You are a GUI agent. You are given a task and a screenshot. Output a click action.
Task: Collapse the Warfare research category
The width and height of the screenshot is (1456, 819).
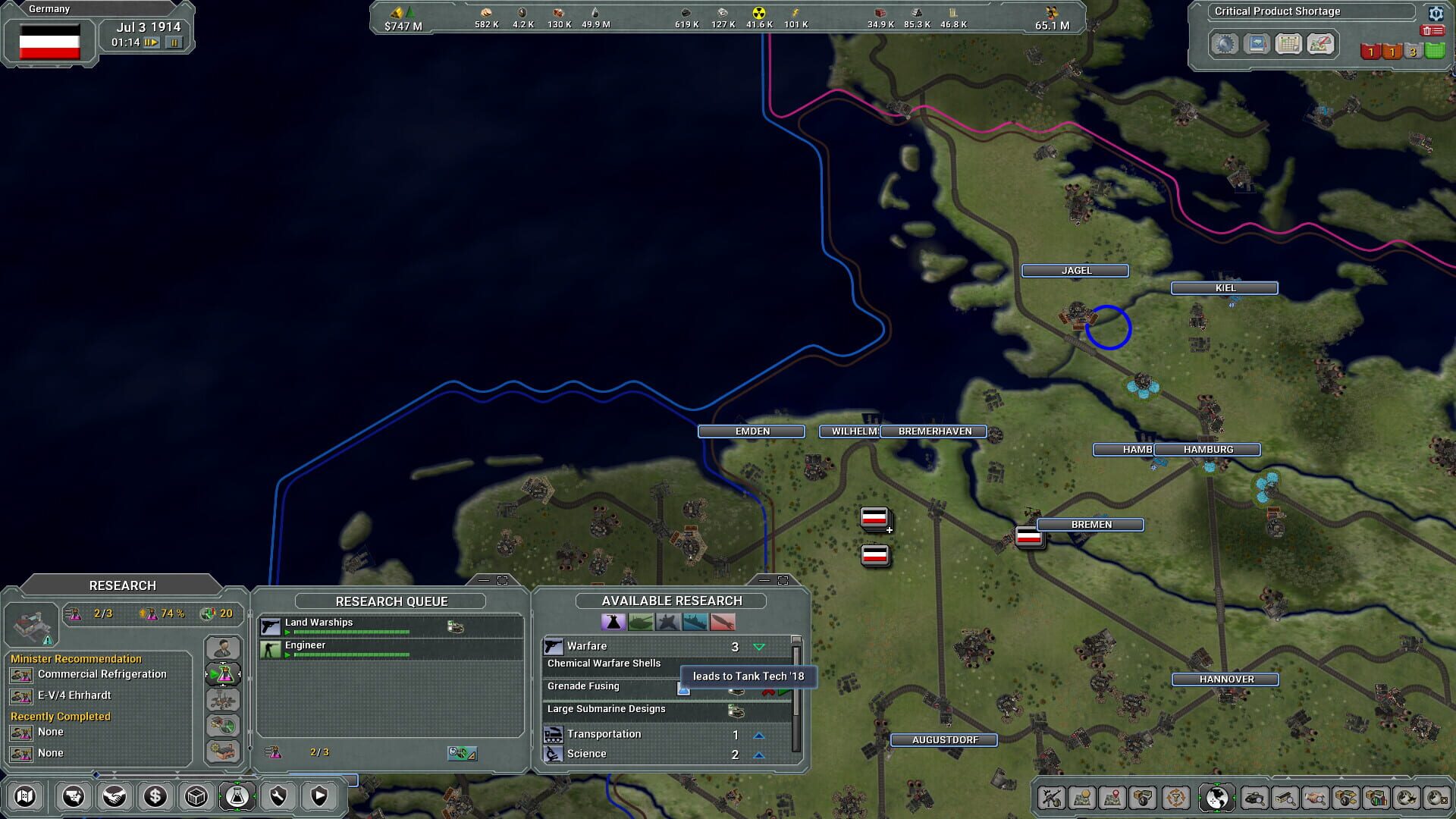click(758, 646)
